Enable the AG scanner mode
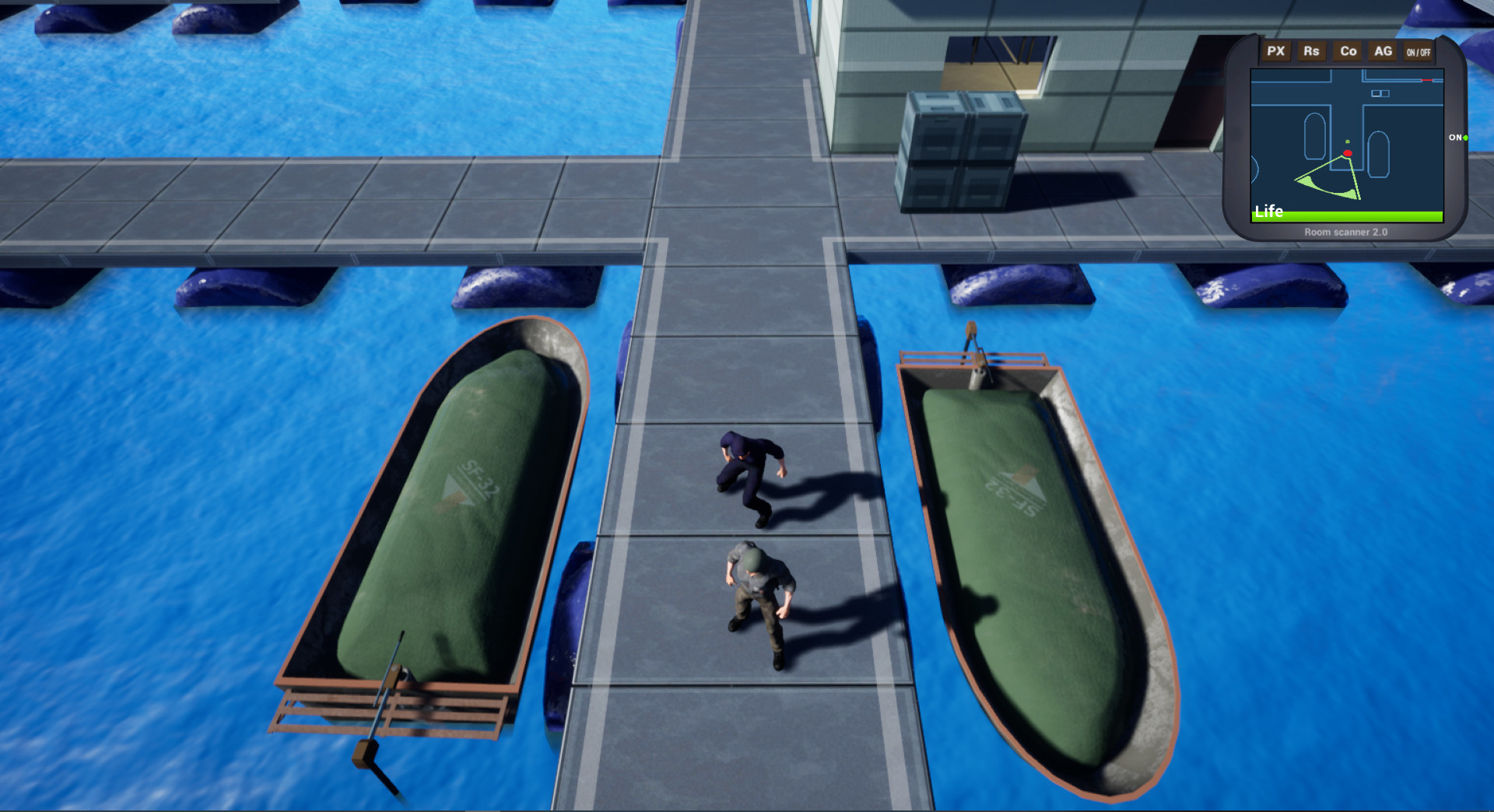The width and height of the screenshot is (1494, 812). [x=1383, y=51]
